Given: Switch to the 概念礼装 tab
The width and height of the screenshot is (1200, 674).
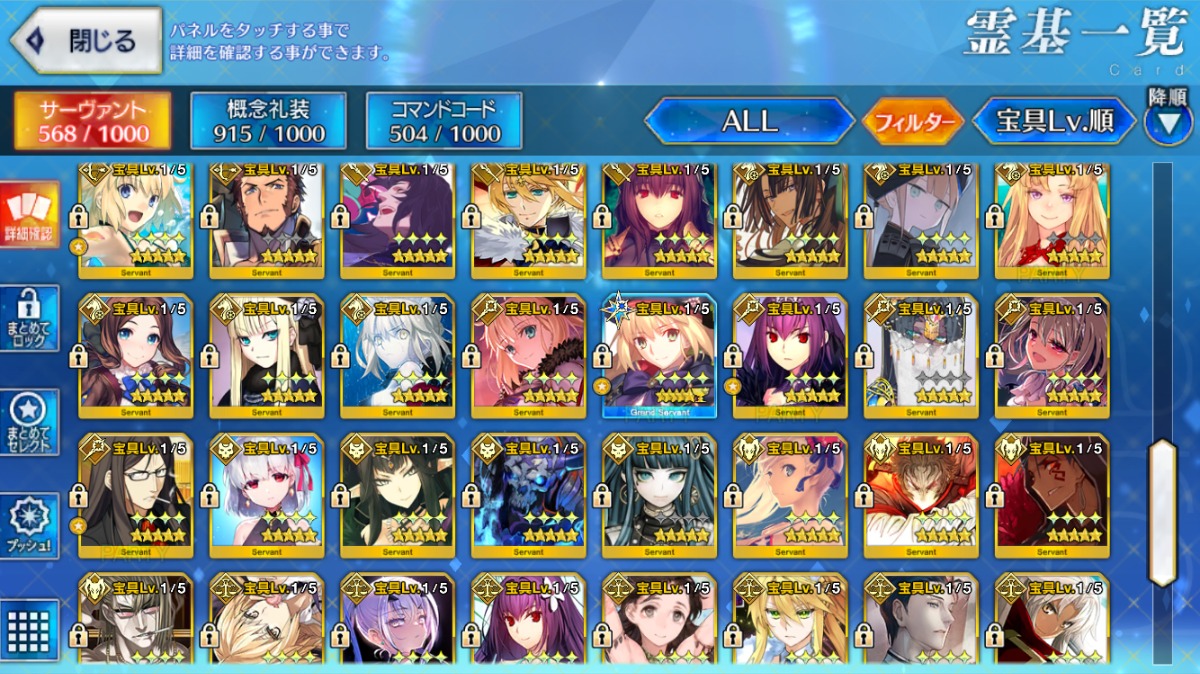Looking at the screenshot, I should pos(268,121).
